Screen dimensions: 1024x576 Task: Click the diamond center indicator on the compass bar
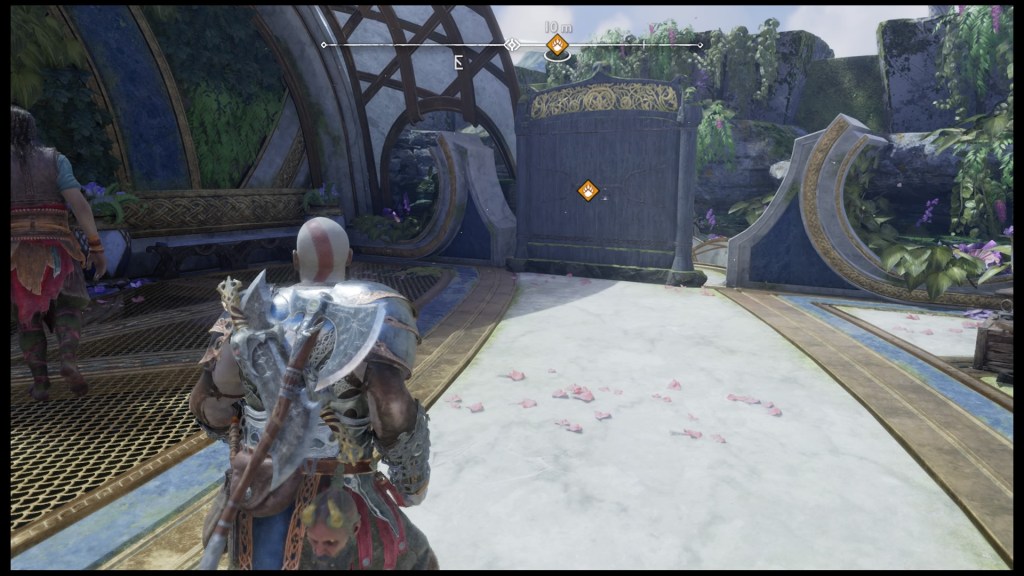click(x=512, y=45)
